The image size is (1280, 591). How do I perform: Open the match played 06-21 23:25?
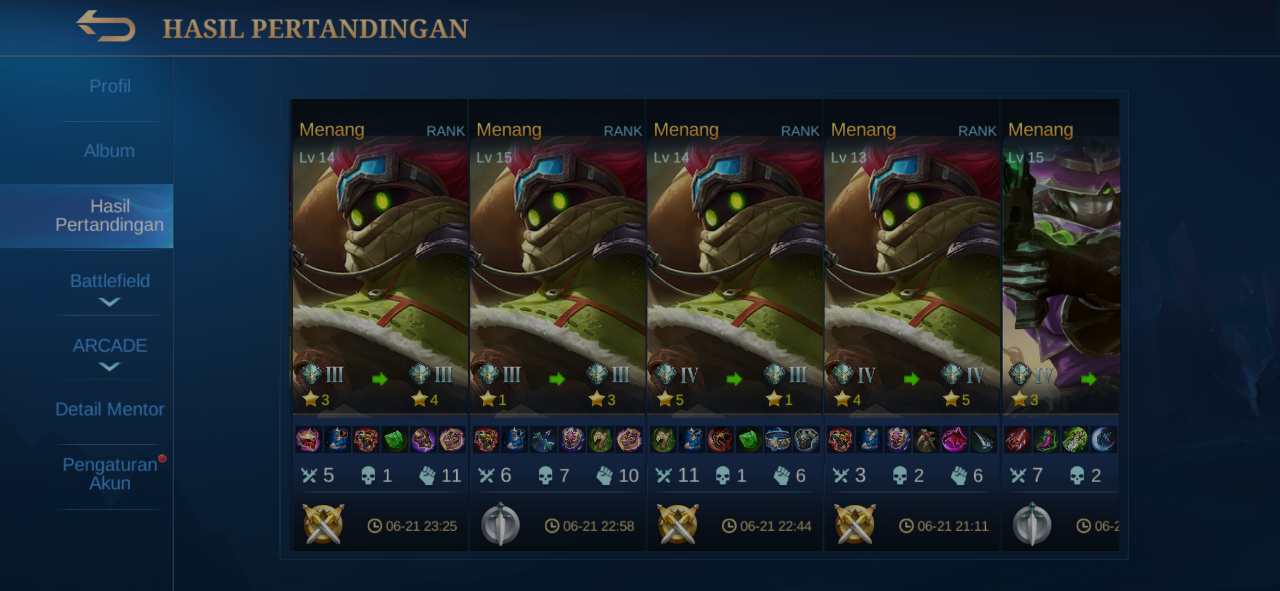tap(380, 320)
